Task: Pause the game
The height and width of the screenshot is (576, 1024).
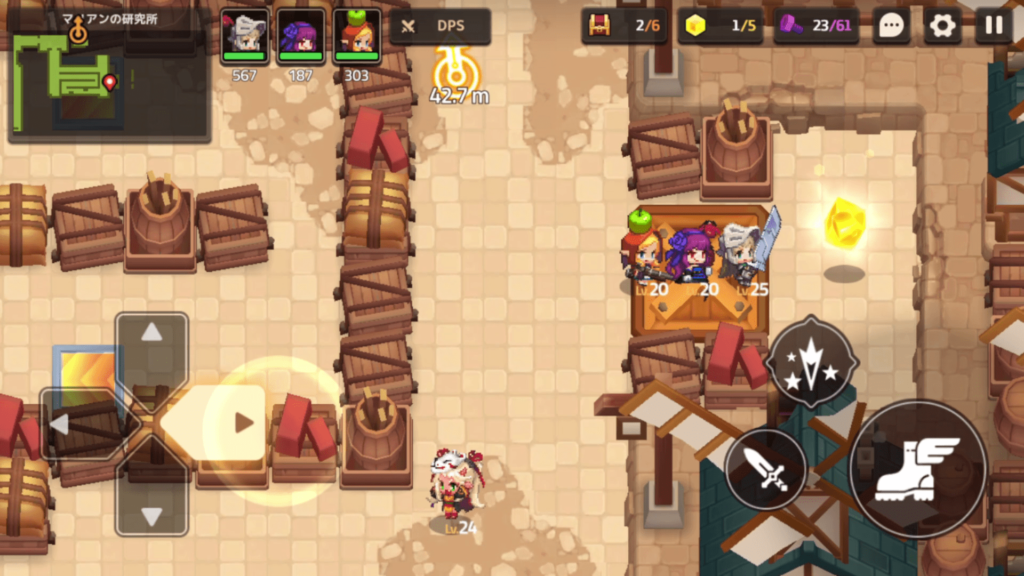Action: click(993, 27)
